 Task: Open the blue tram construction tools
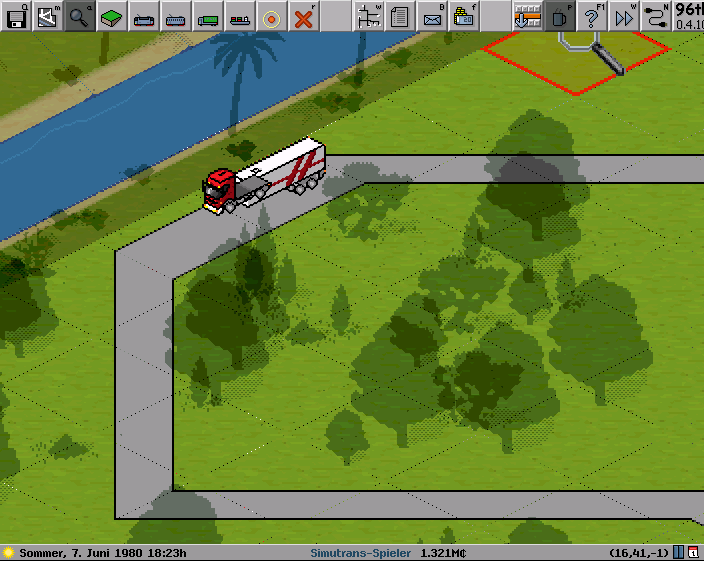[x=176, y=16]
